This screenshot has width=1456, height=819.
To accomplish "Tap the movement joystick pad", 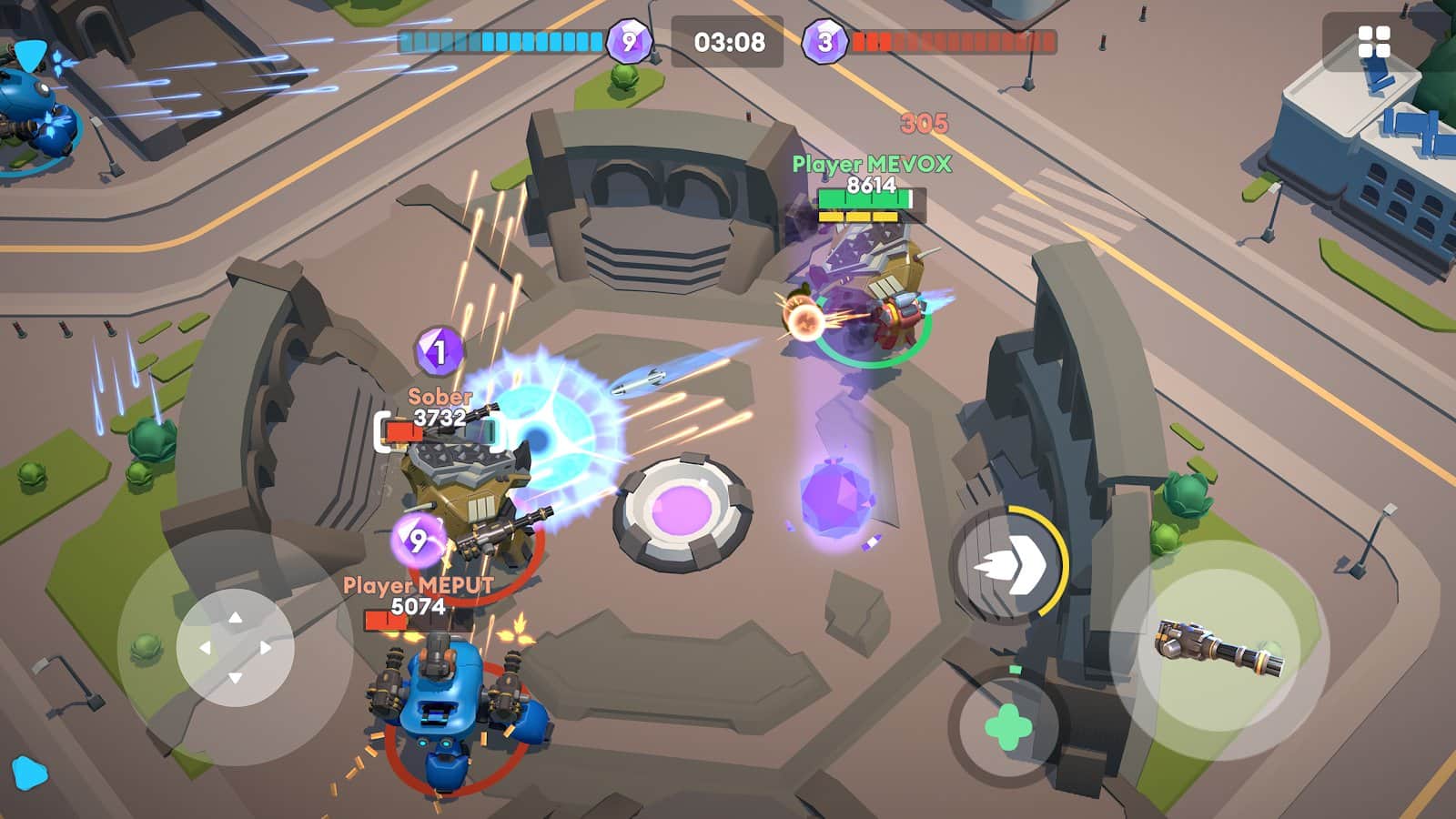I will pyautogui.click(x=235, y=647).
